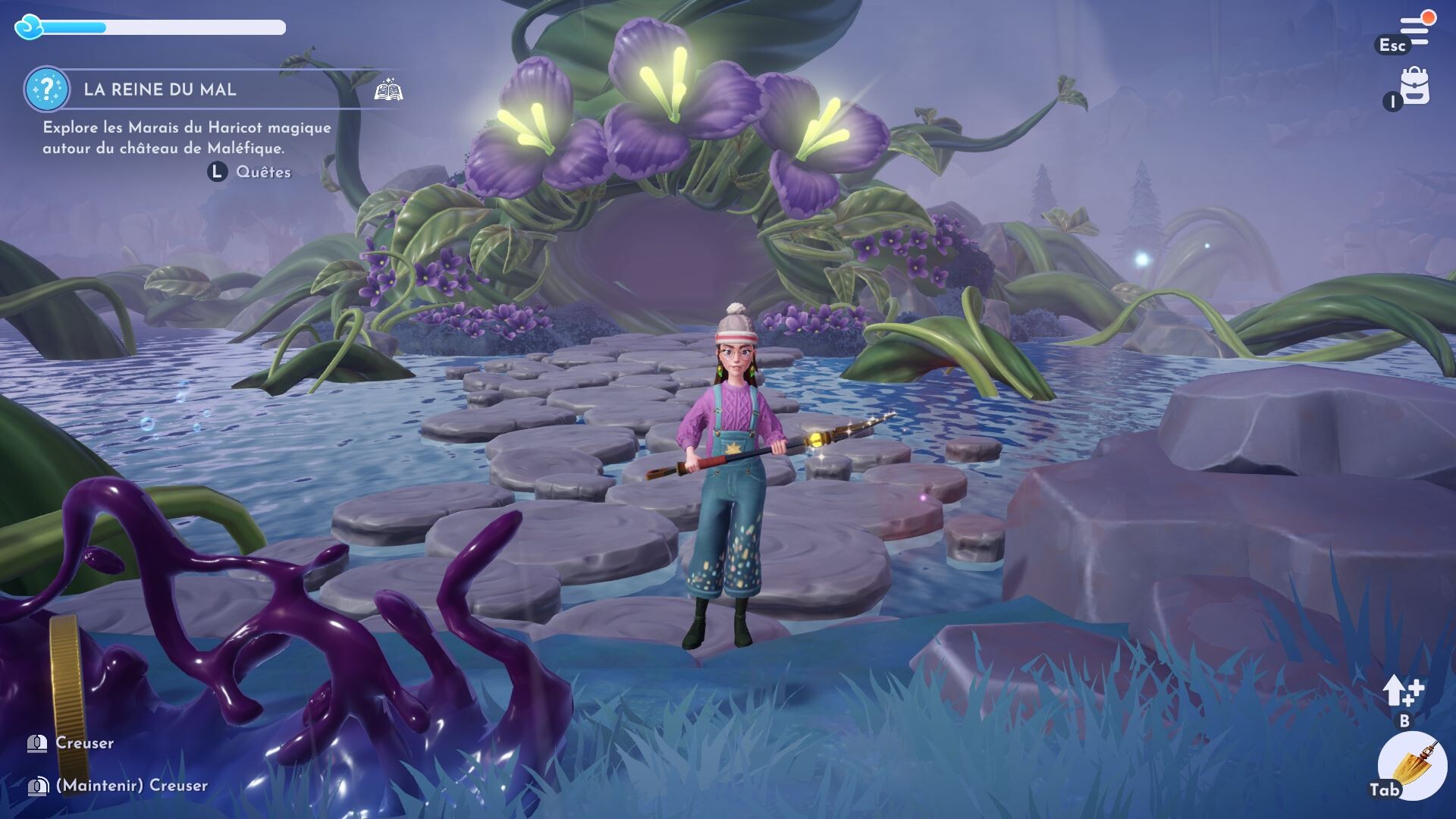Click the blue question-mark quest icon
The image size is (1456, 819).
tap(46, 89)
